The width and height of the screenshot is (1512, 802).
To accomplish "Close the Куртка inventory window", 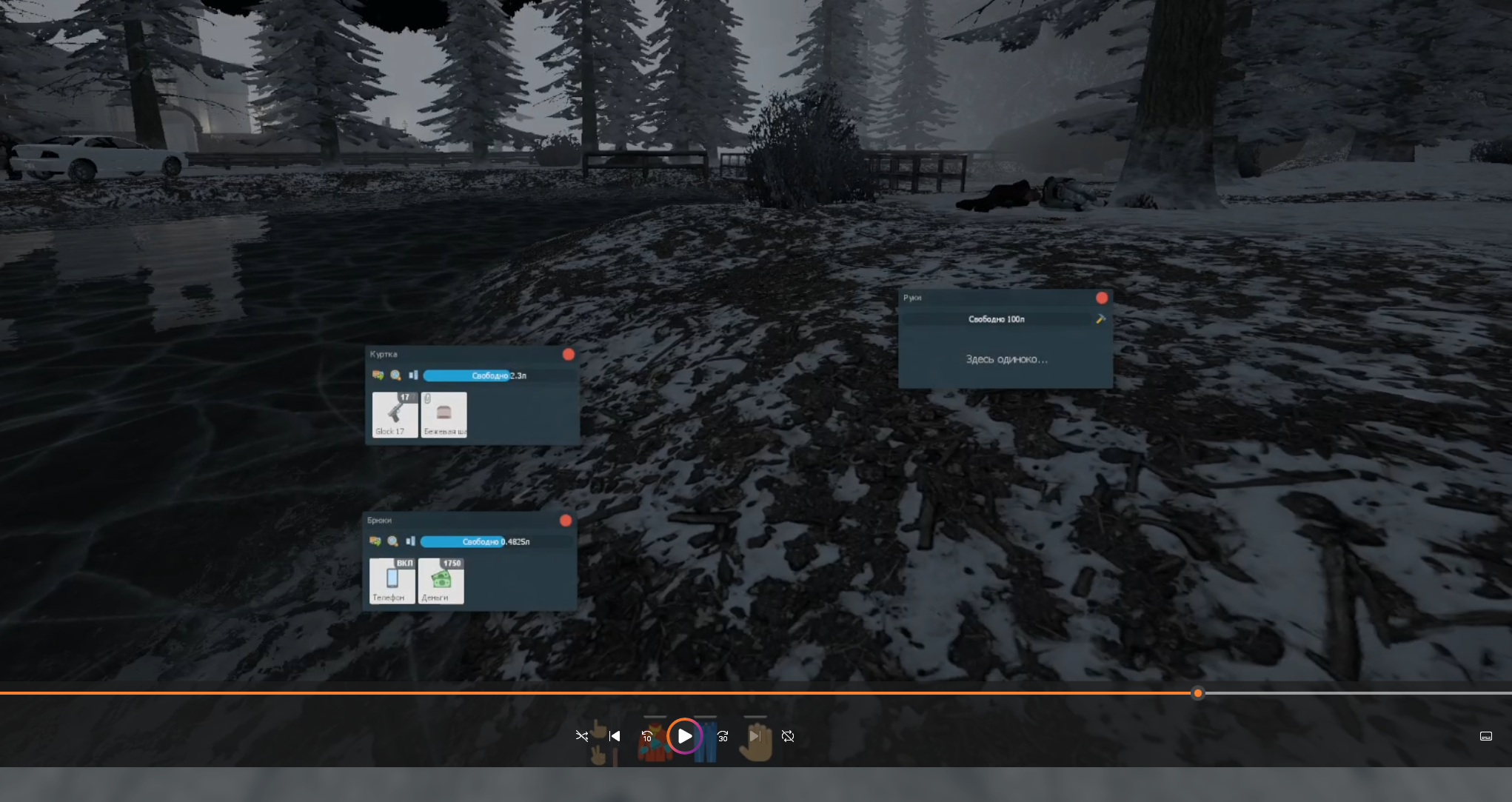I will click(569, 355).
